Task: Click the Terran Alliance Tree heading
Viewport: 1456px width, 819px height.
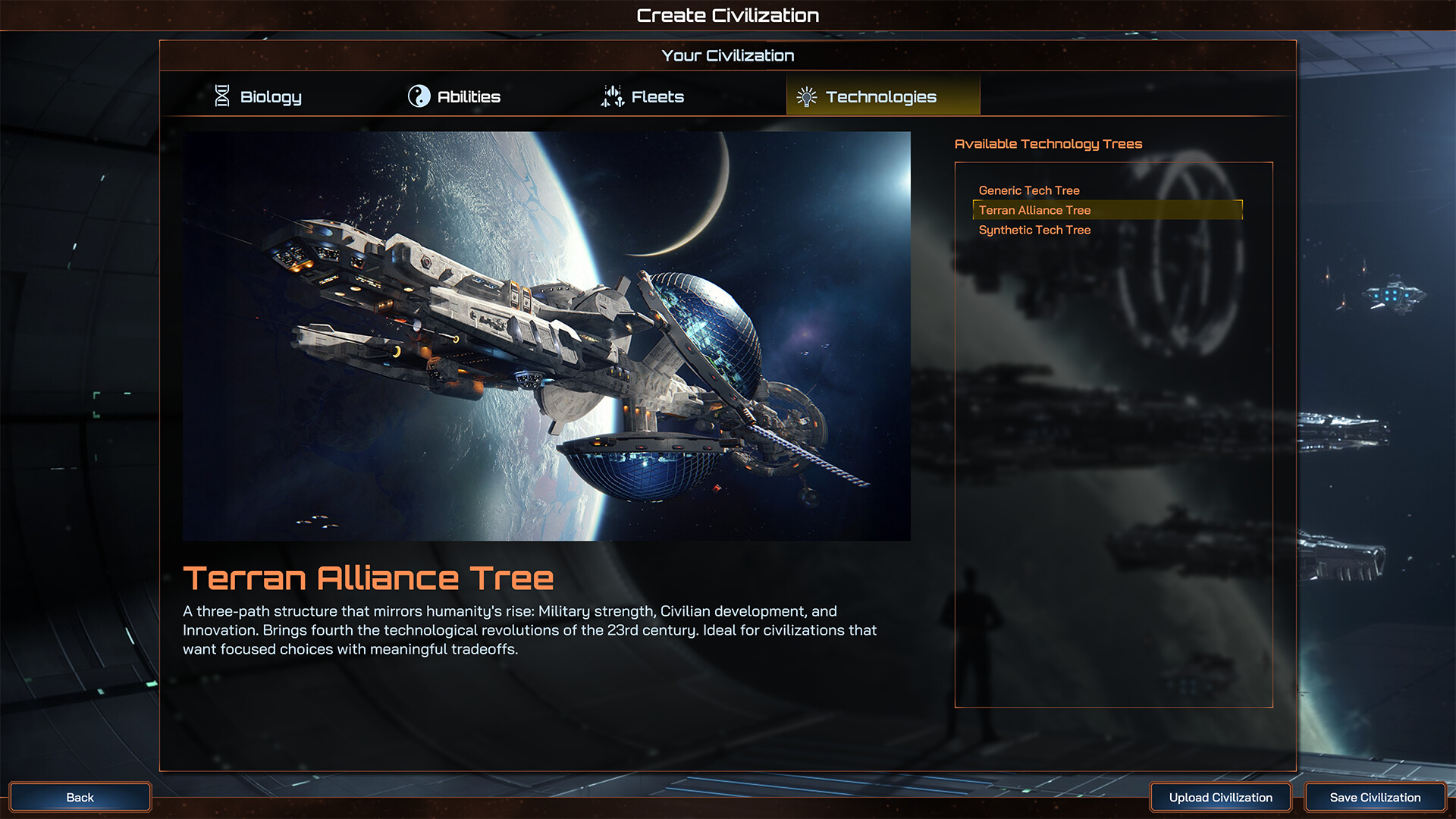Action: pyautogui.click(x=367, y=578)
